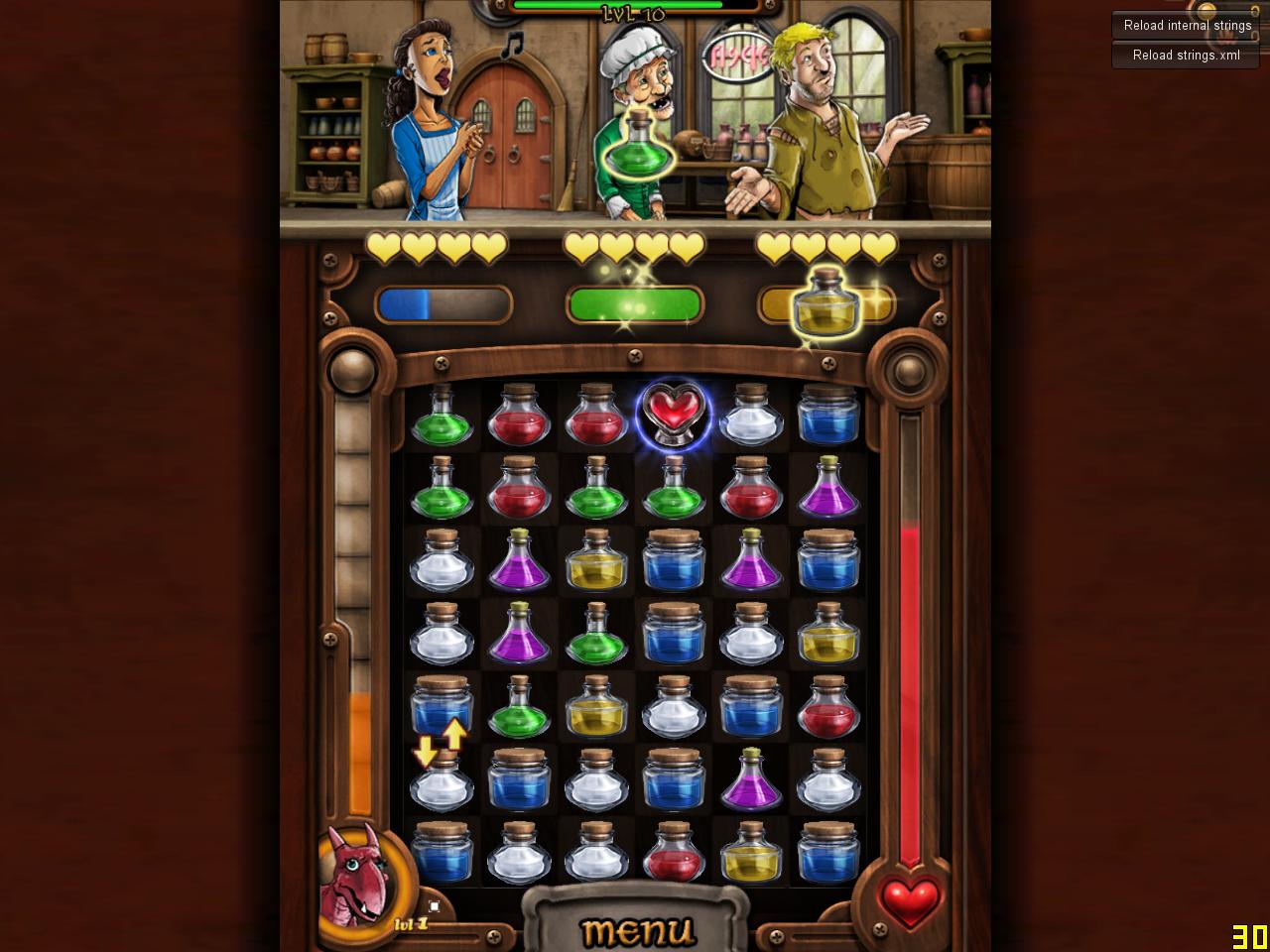Click Reload strings.xml
Viewport: 1270px width, 952px height.
point(1185,56)
